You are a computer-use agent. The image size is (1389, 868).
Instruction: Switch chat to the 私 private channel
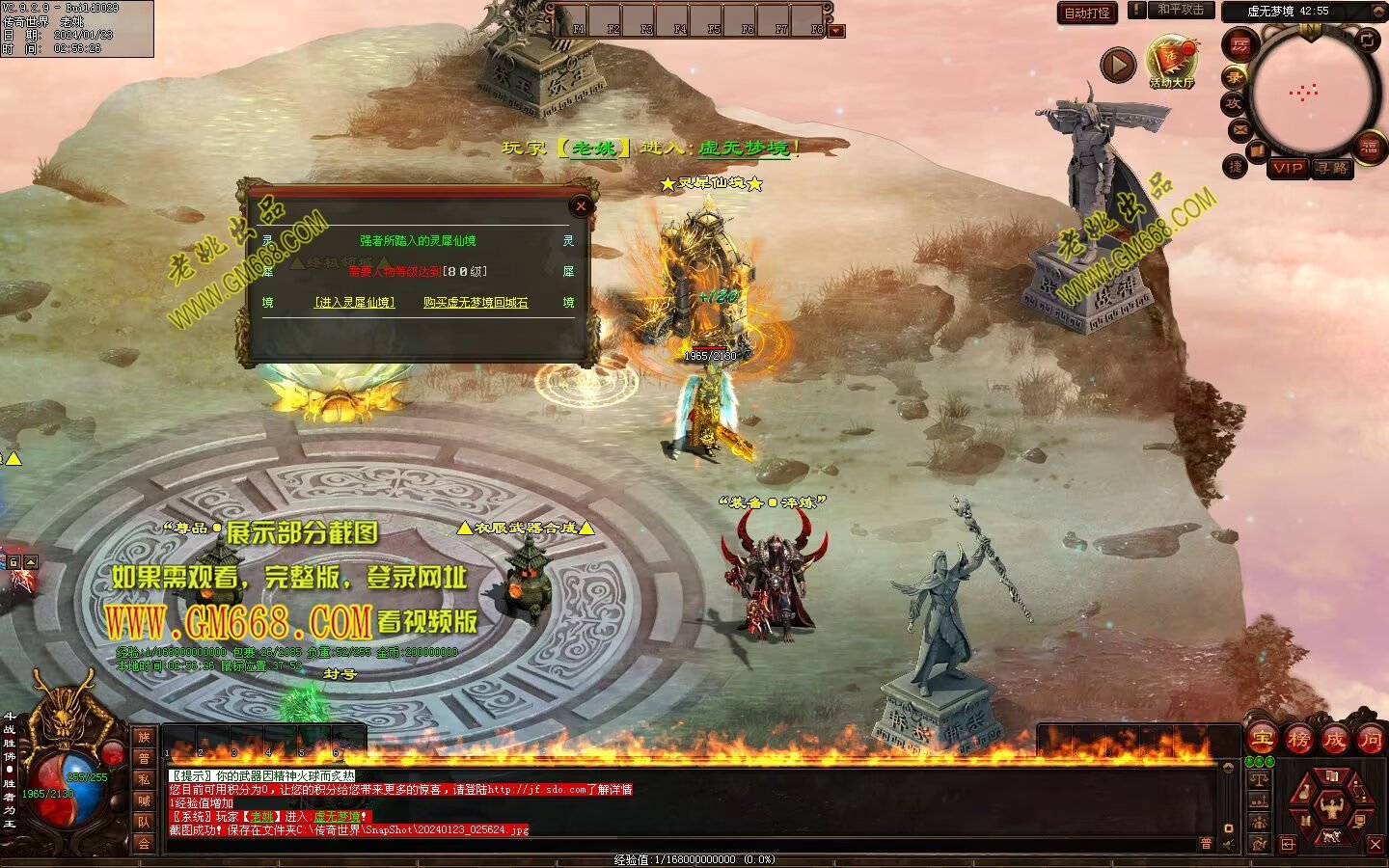(x=144, y=779)
